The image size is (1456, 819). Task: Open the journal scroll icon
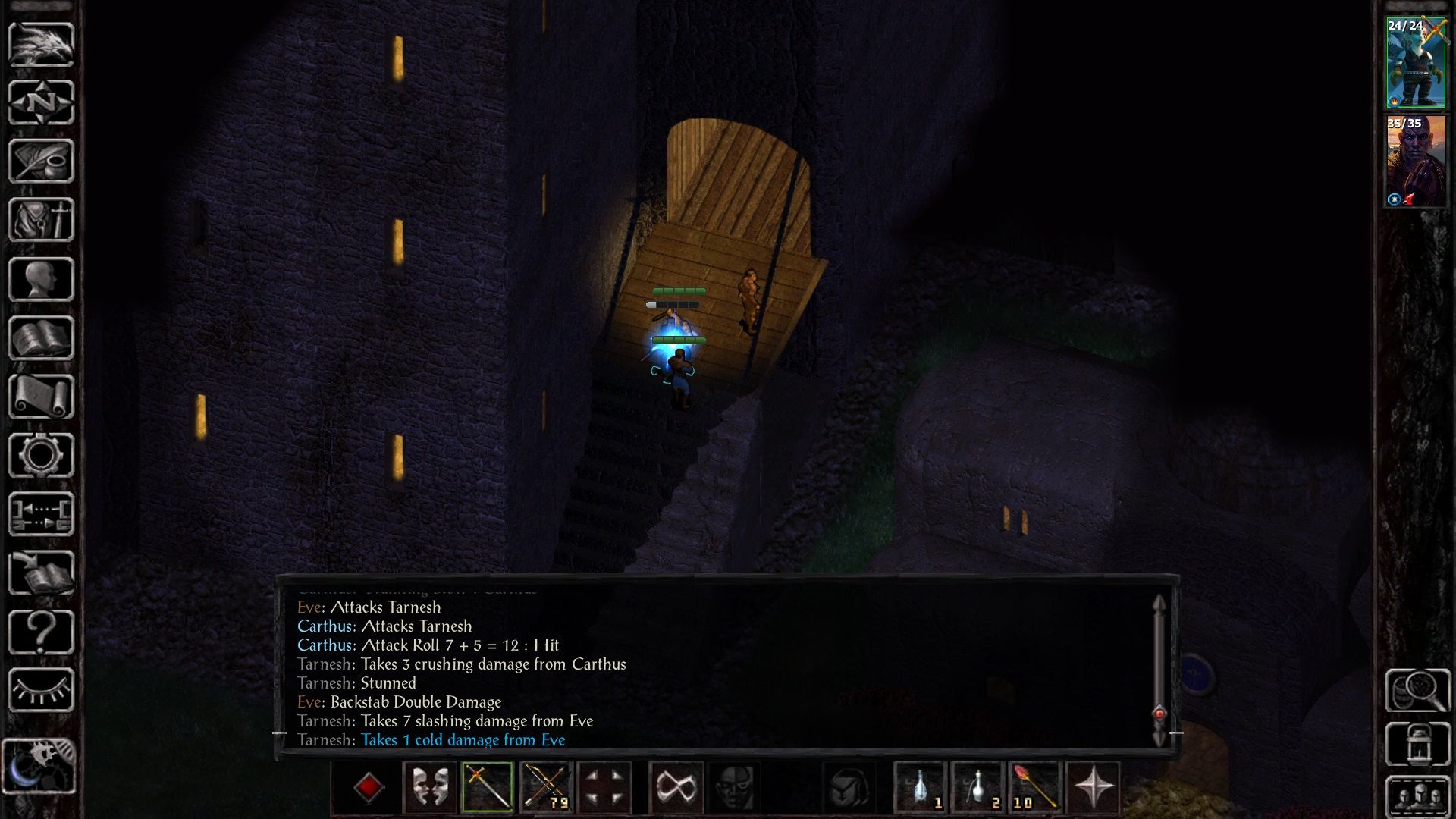click(42, 395)
